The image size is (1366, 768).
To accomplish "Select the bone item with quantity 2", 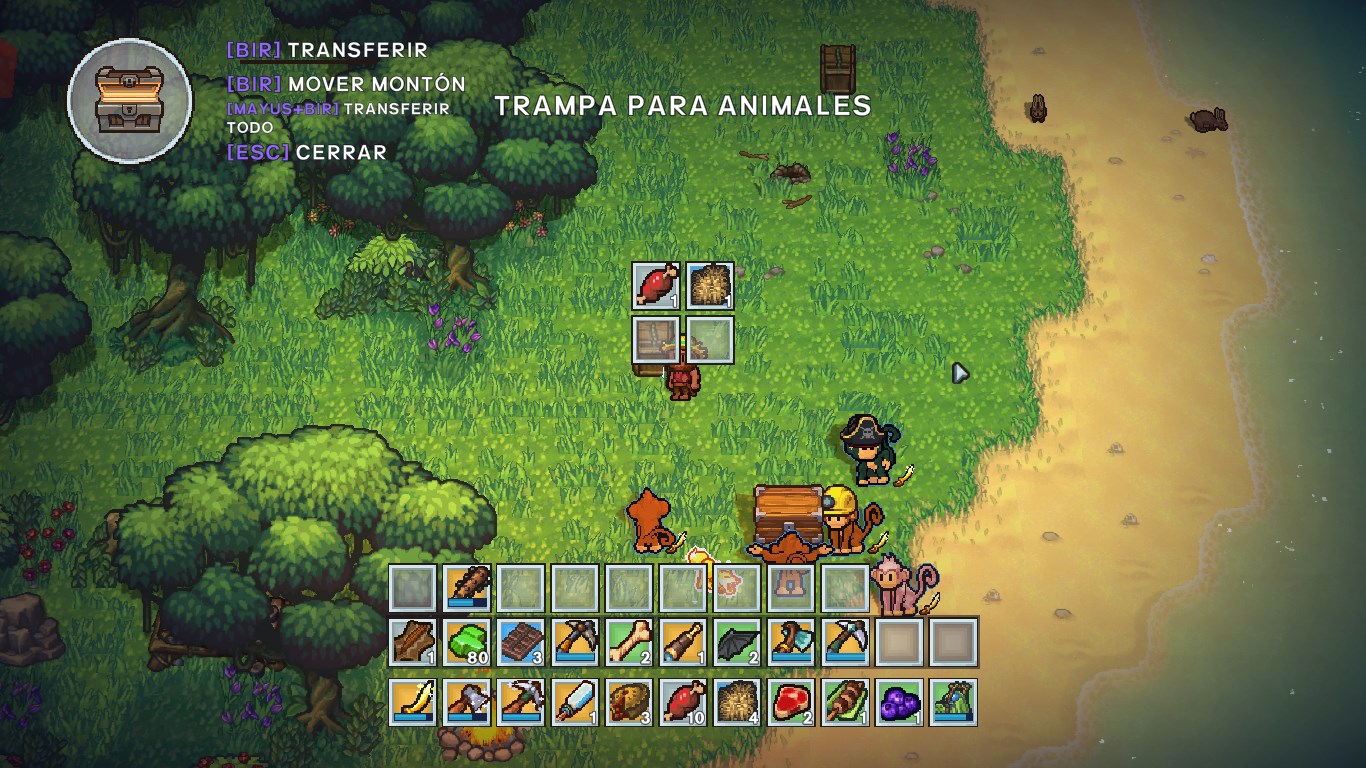I will (x=630, y=643).
